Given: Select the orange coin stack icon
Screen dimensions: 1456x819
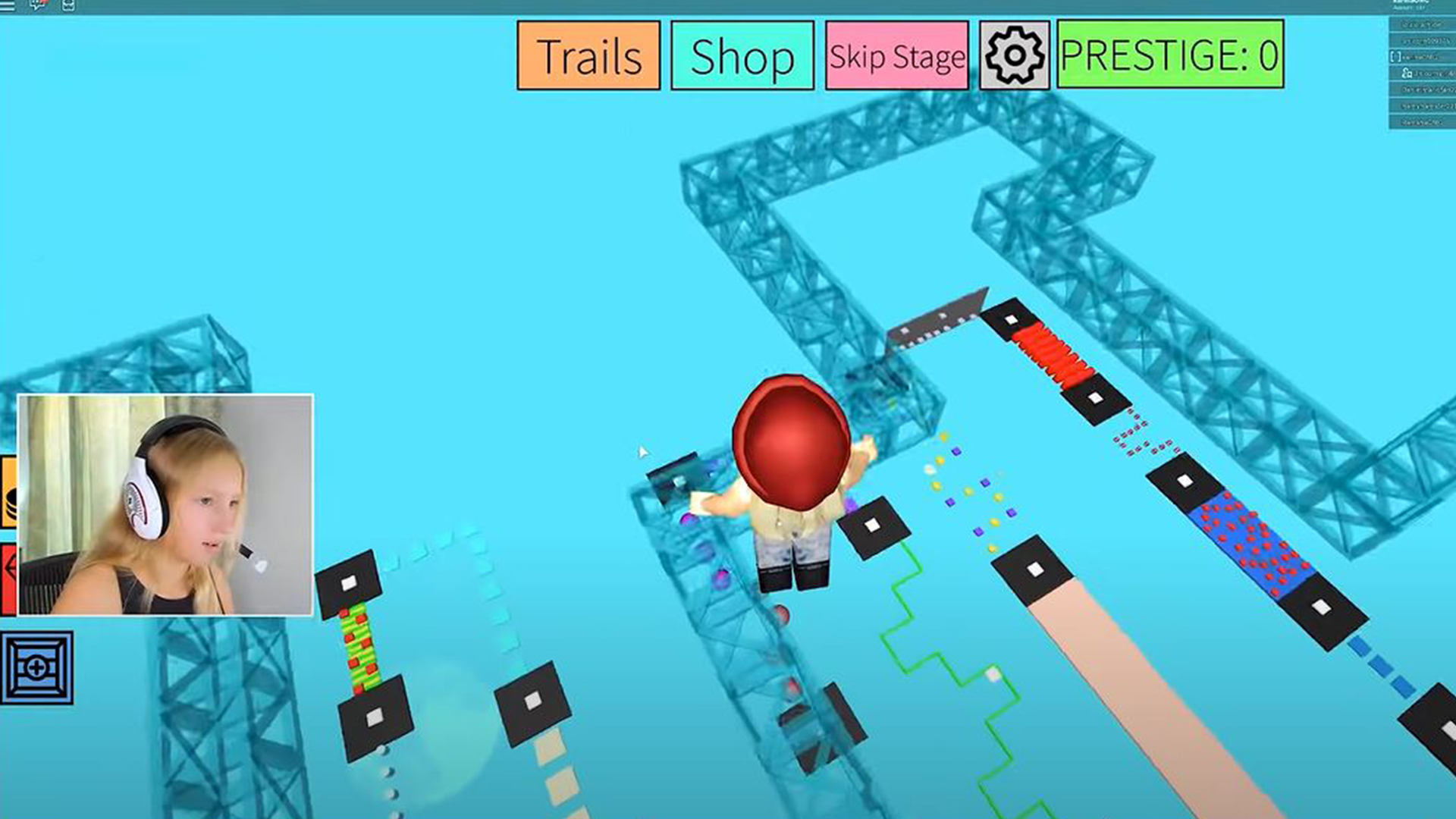Looking at the screenshot, I should [x=8, y=491].
